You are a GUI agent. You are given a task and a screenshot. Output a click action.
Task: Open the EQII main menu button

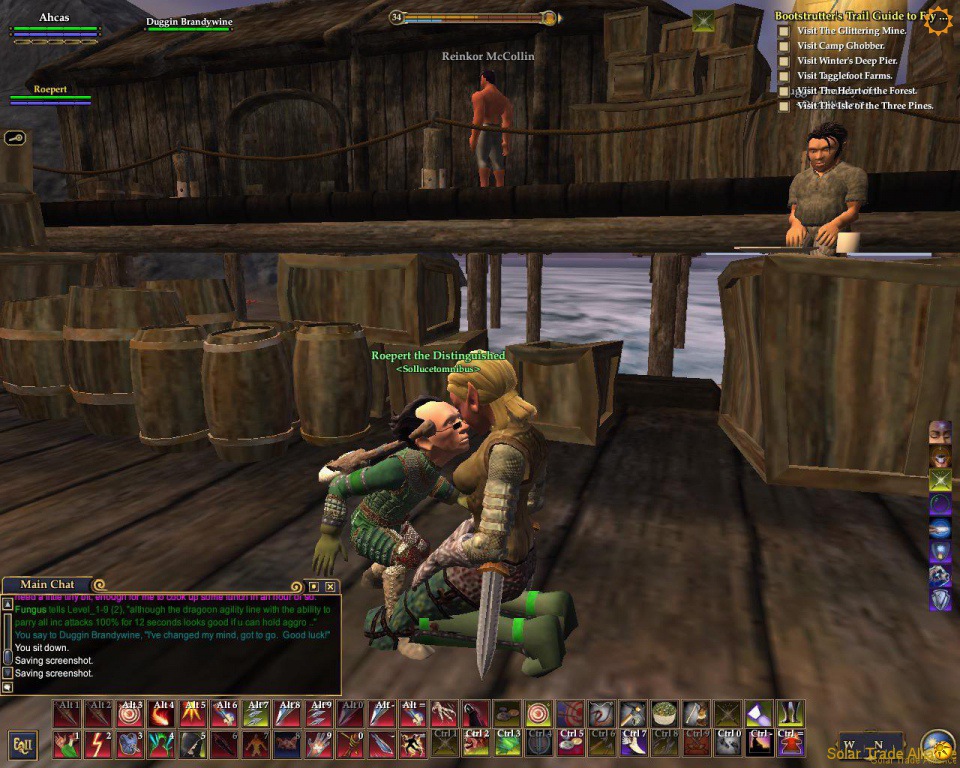(22, 745)
